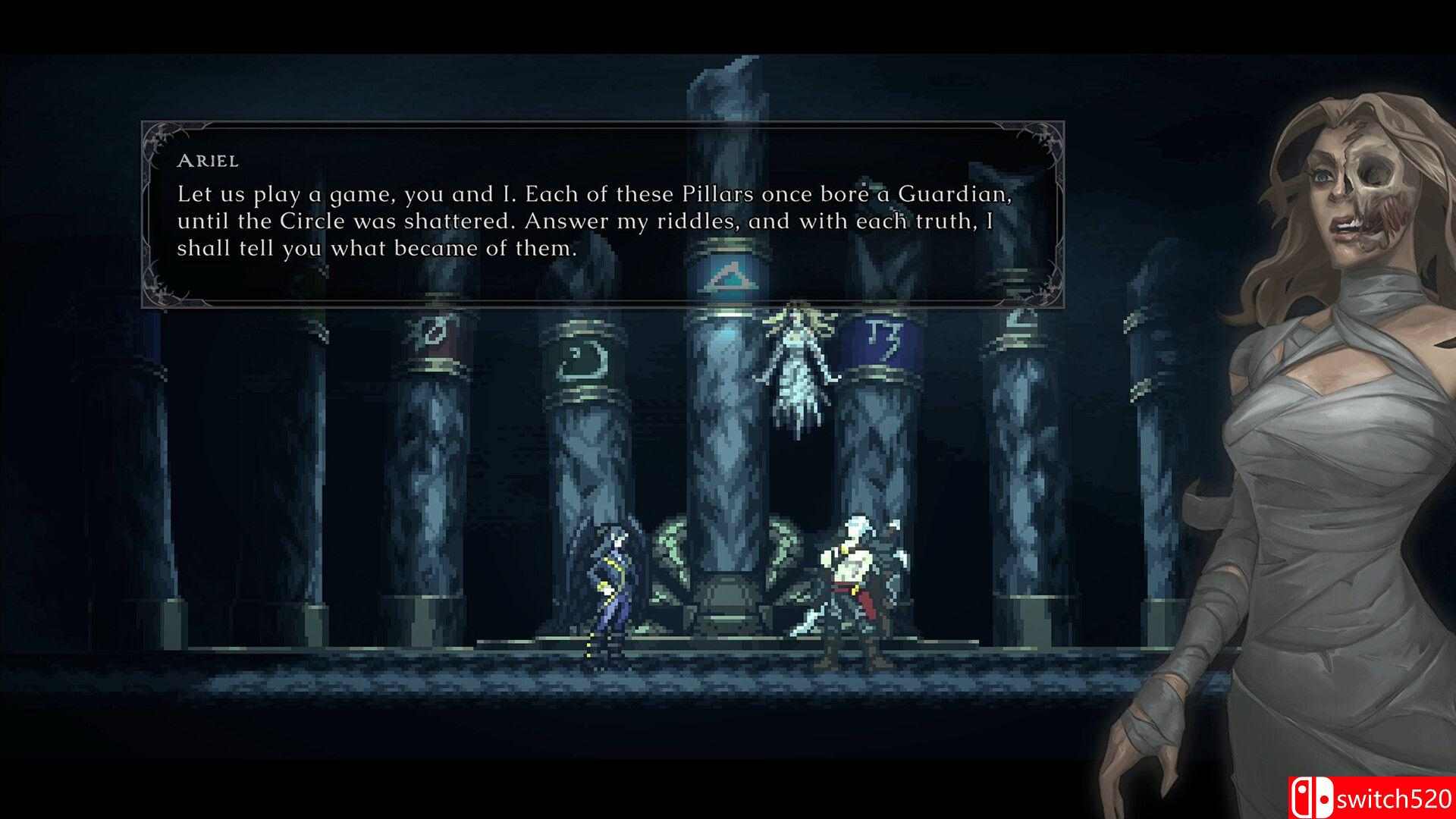This screenshot has width=1456, height=819.
Task: Click the dialogue text to advance the conversation
Action: (x=599, y=221)
